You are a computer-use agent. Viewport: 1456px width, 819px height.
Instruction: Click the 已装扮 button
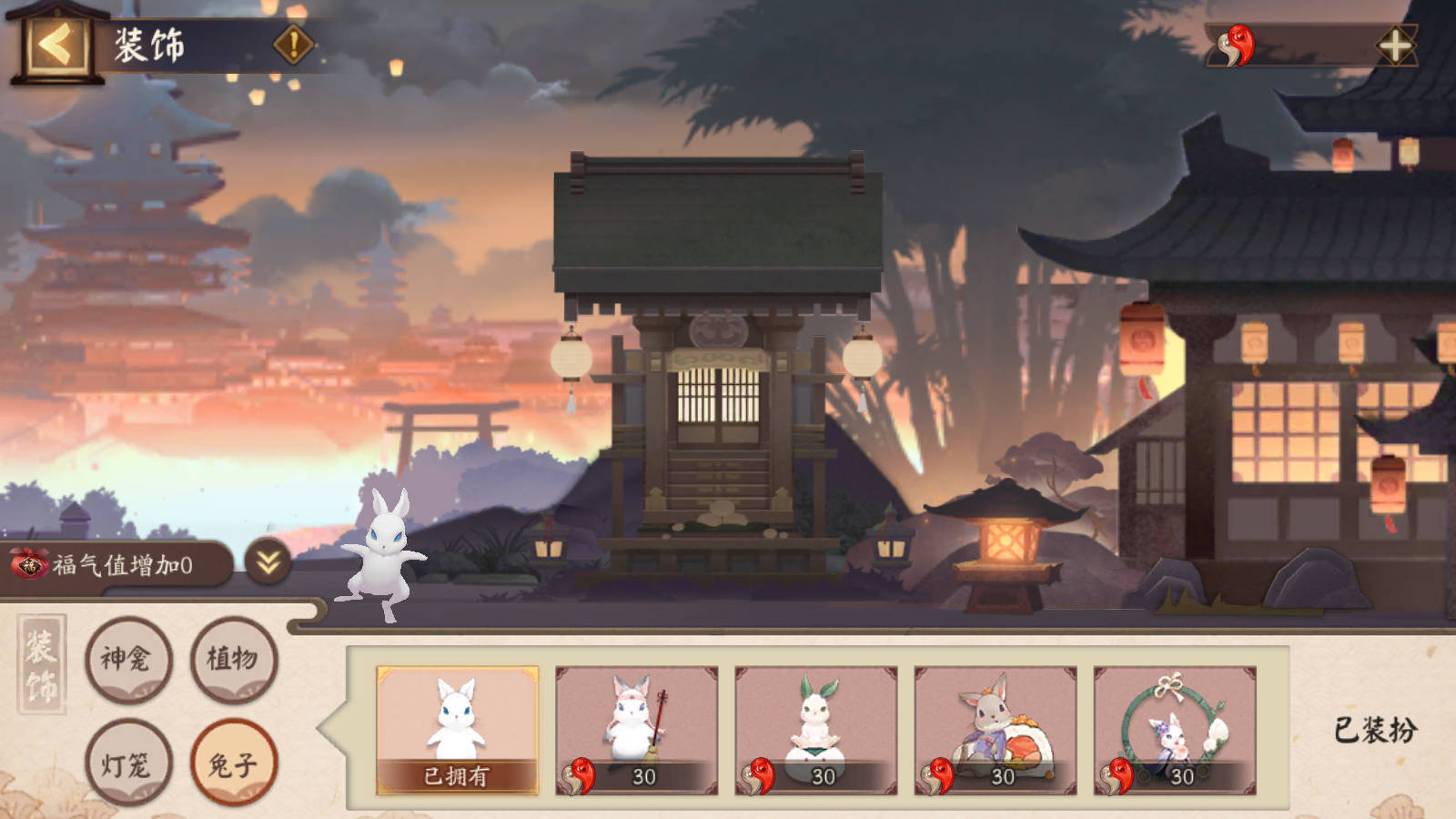tap(1375, 730)
